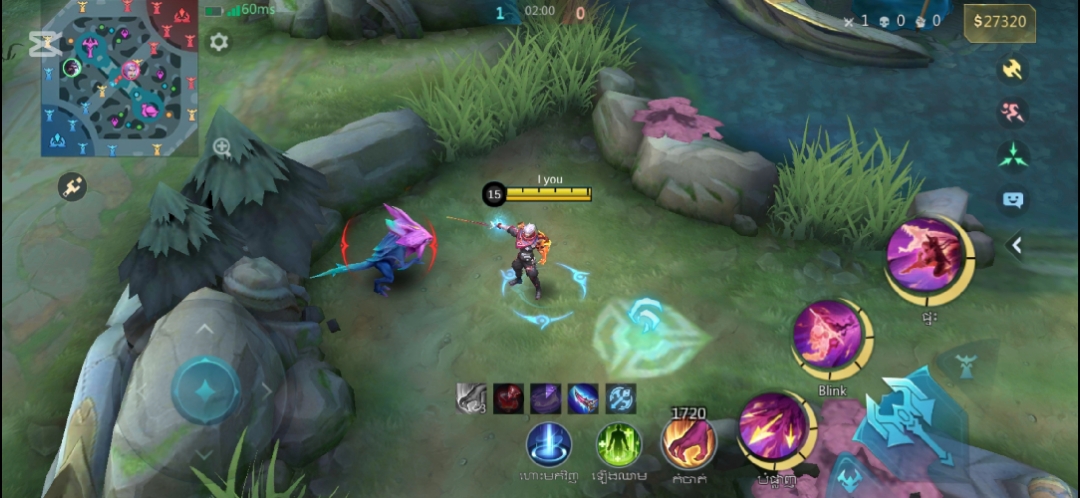Screen dimensions: 1080x498
Task: Open the gold shop showing $27320
Action: [999, 22]
